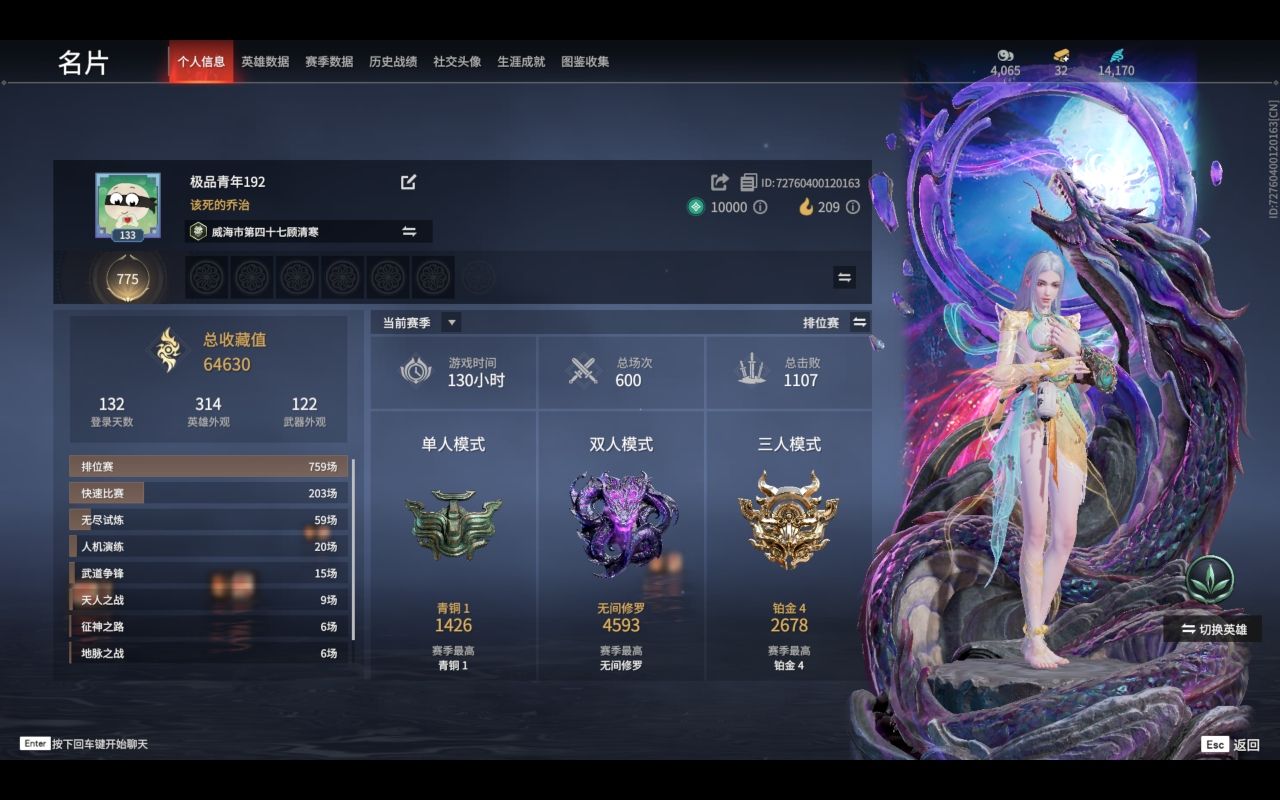Open the name edit pencil icon
The image size is (1280, 800).
[409, 182]
